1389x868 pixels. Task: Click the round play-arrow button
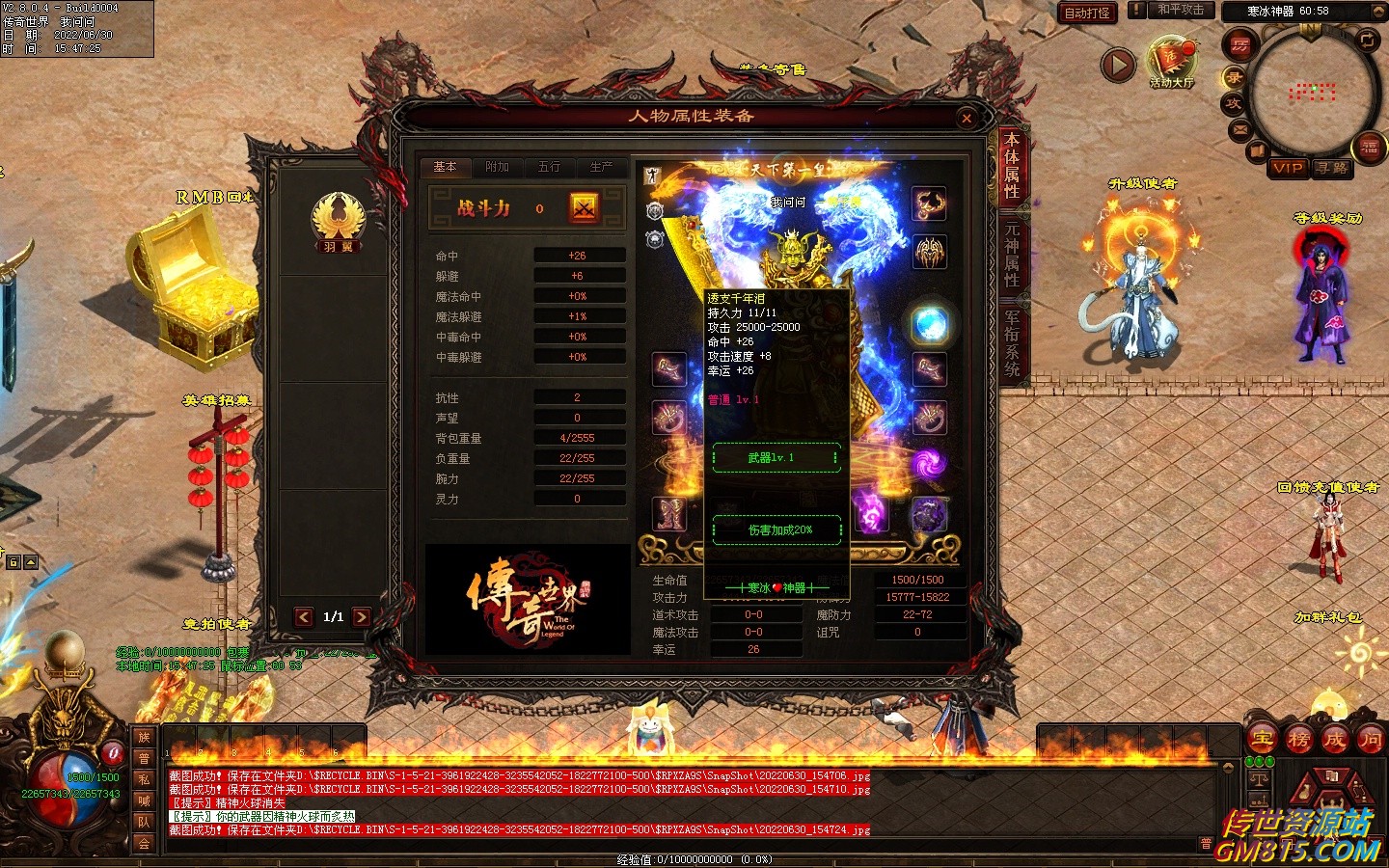(x=1118, y=66)
